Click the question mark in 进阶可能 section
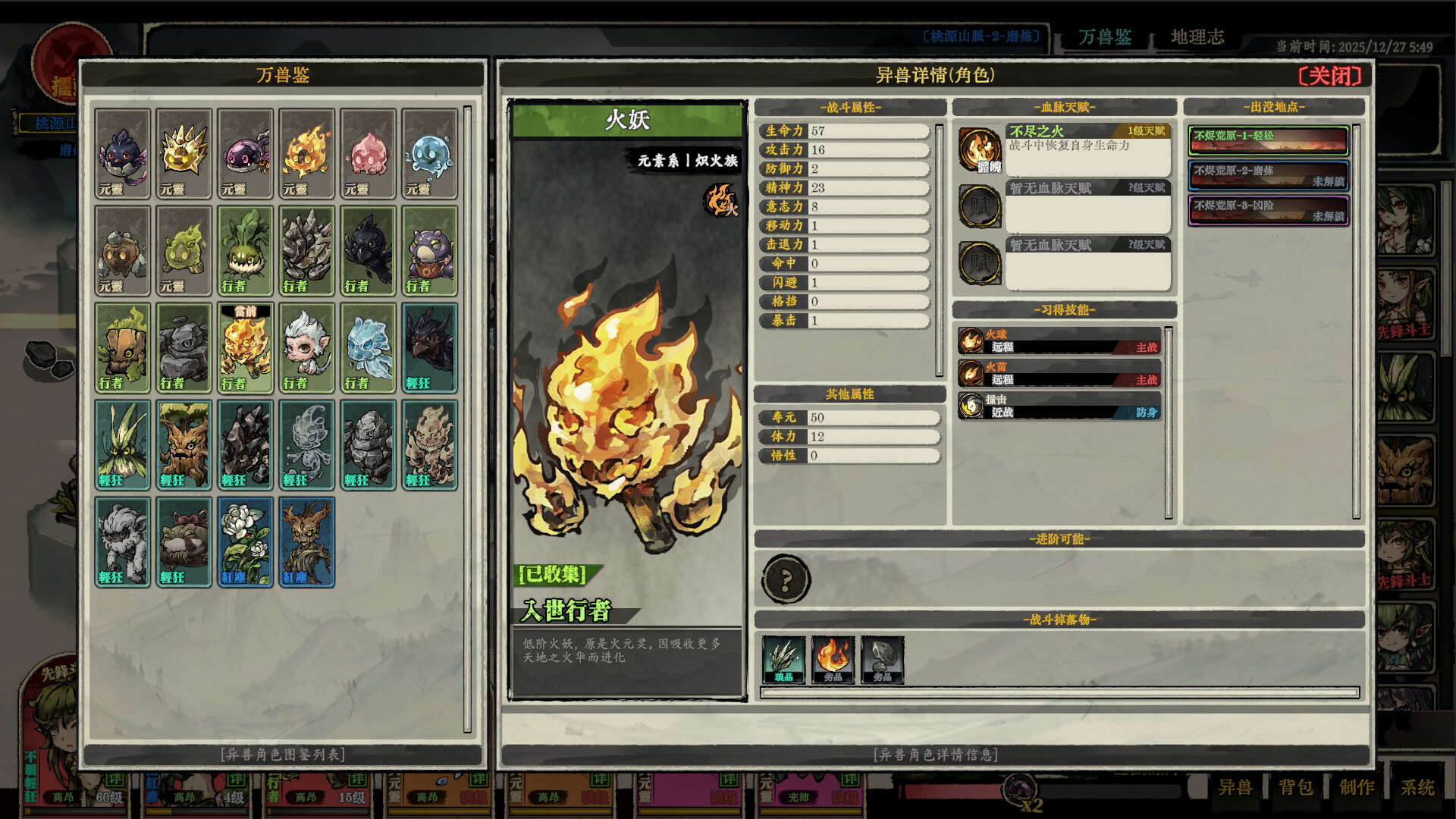1456x819 pixels. (x=786, y=579)
